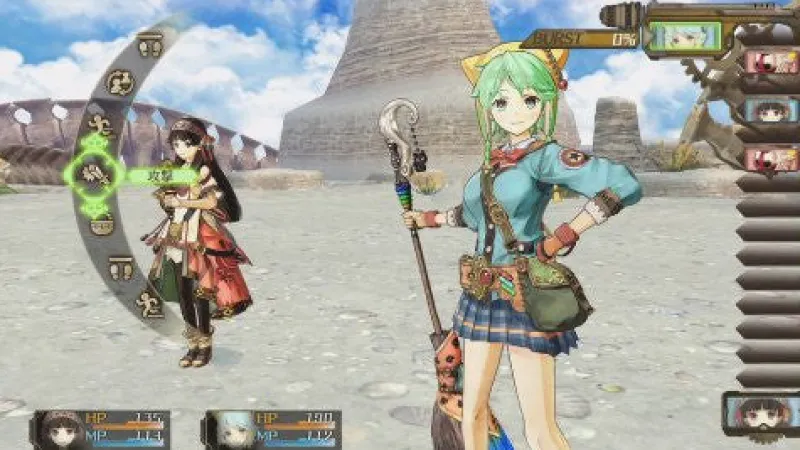Select the dark-haired girl's HP status panel
The width and height of the screenshot is (800, 450).
101,429
